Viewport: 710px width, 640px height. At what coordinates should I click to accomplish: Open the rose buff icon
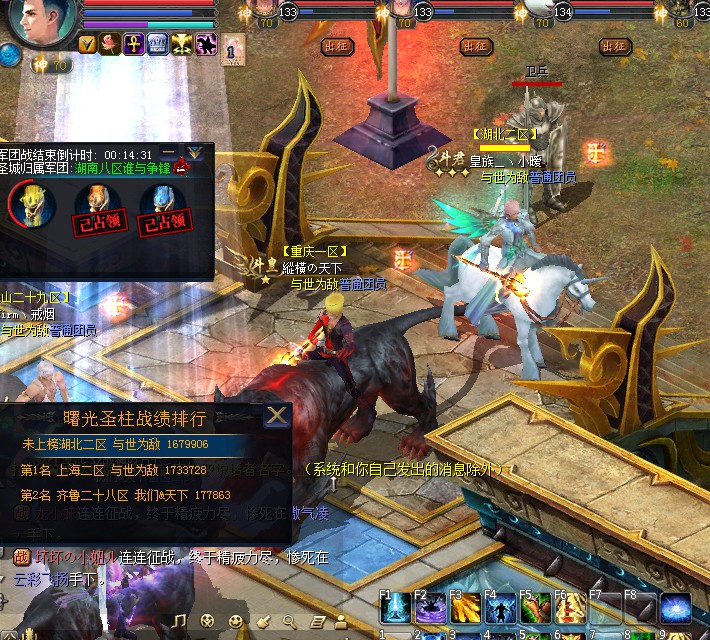click(x=109, y=43)
